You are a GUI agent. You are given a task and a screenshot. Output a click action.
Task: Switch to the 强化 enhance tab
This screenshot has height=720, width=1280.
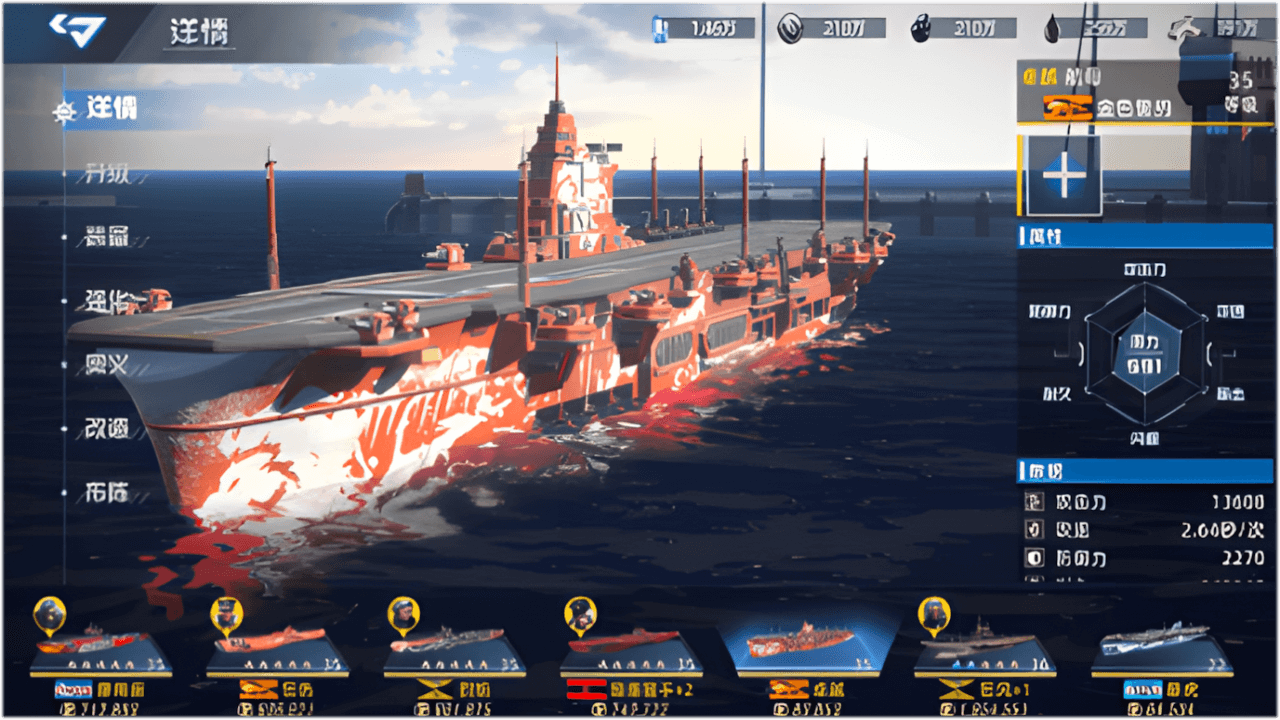(x=107, y=302)
